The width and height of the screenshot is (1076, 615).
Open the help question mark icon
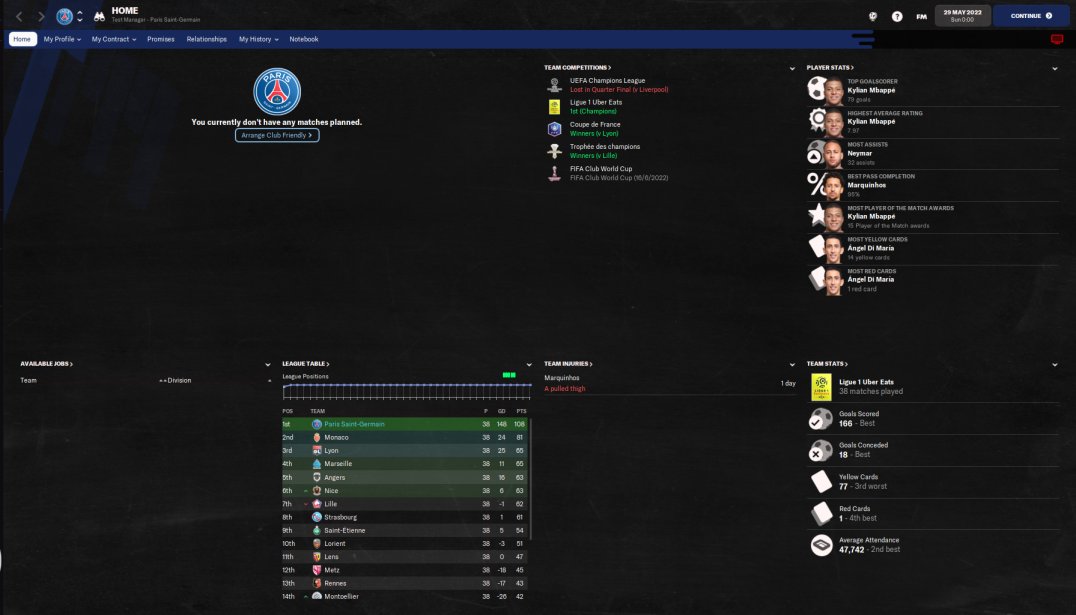tap(897, 16)
